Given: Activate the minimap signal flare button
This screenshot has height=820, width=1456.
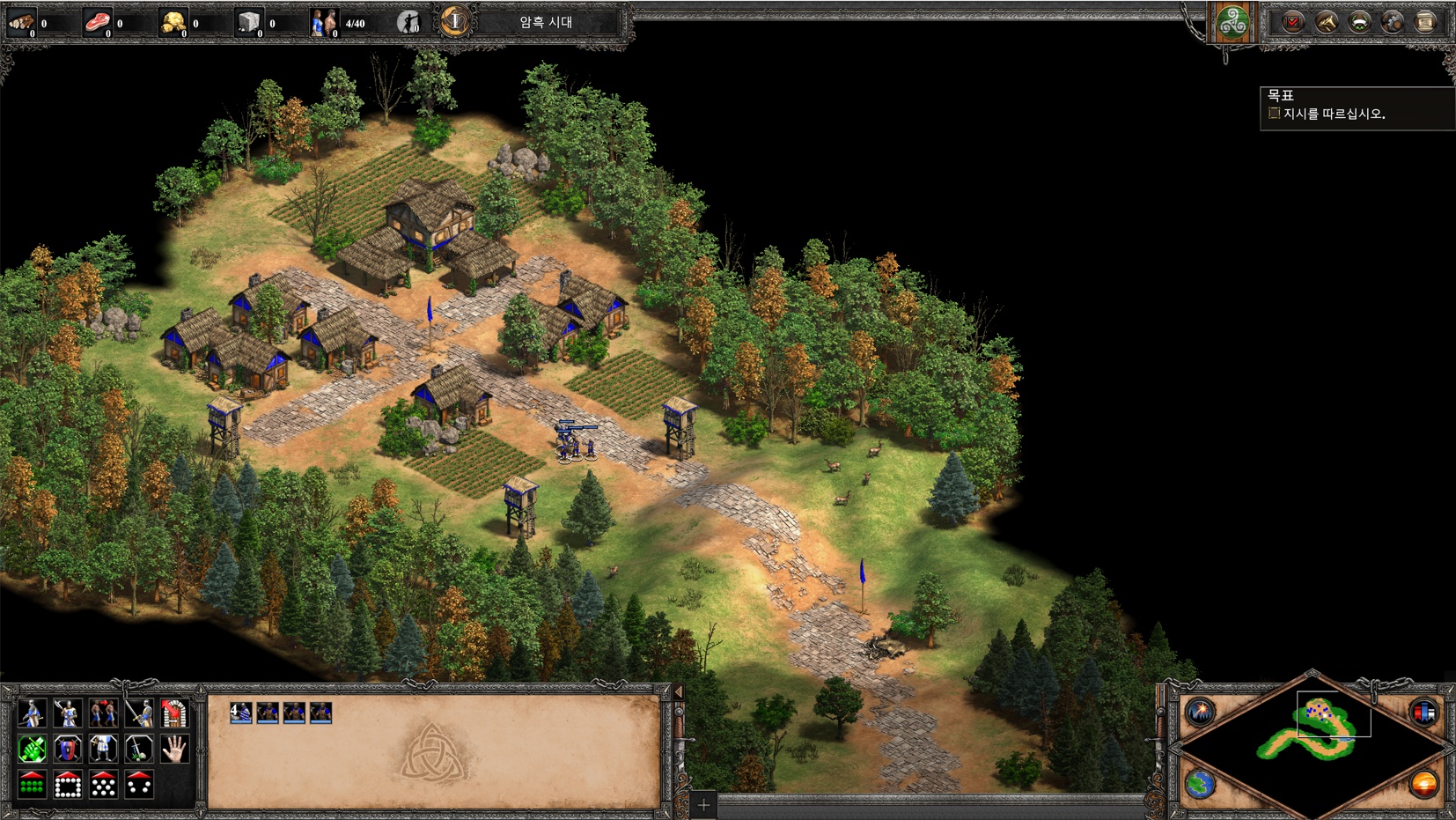Looking at the screenshot, I should [1200, 711].
